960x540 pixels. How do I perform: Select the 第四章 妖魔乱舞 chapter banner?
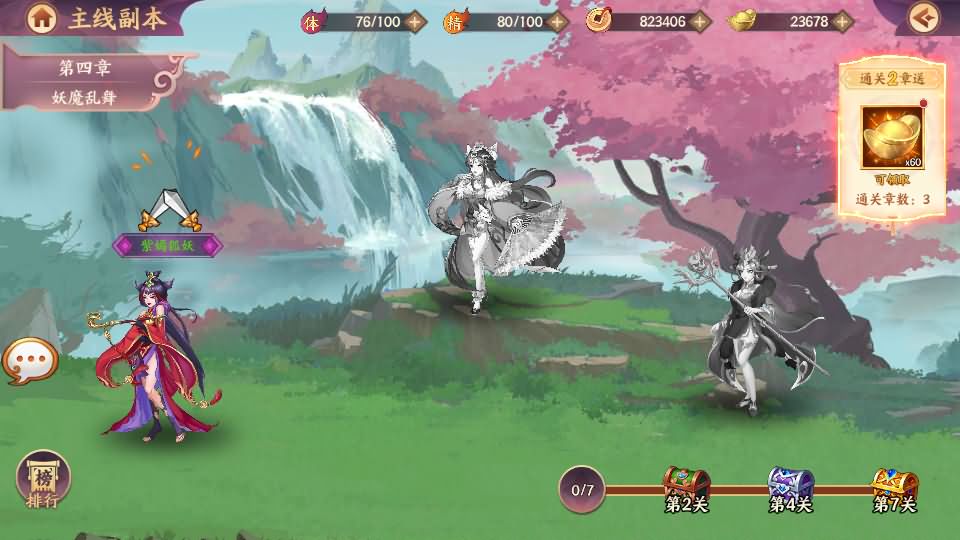point(88,84)
